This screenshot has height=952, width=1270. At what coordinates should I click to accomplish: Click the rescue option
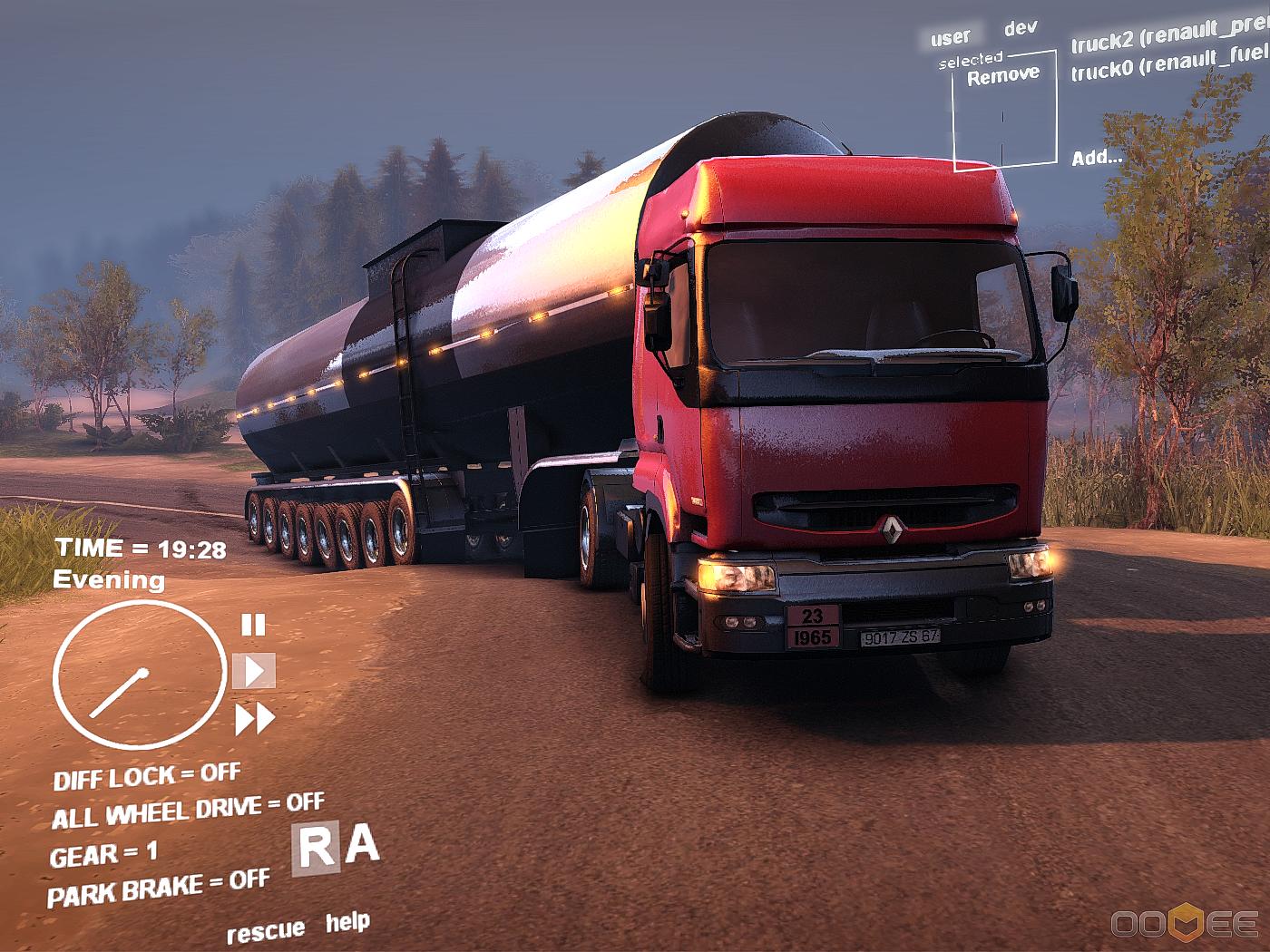265,931
